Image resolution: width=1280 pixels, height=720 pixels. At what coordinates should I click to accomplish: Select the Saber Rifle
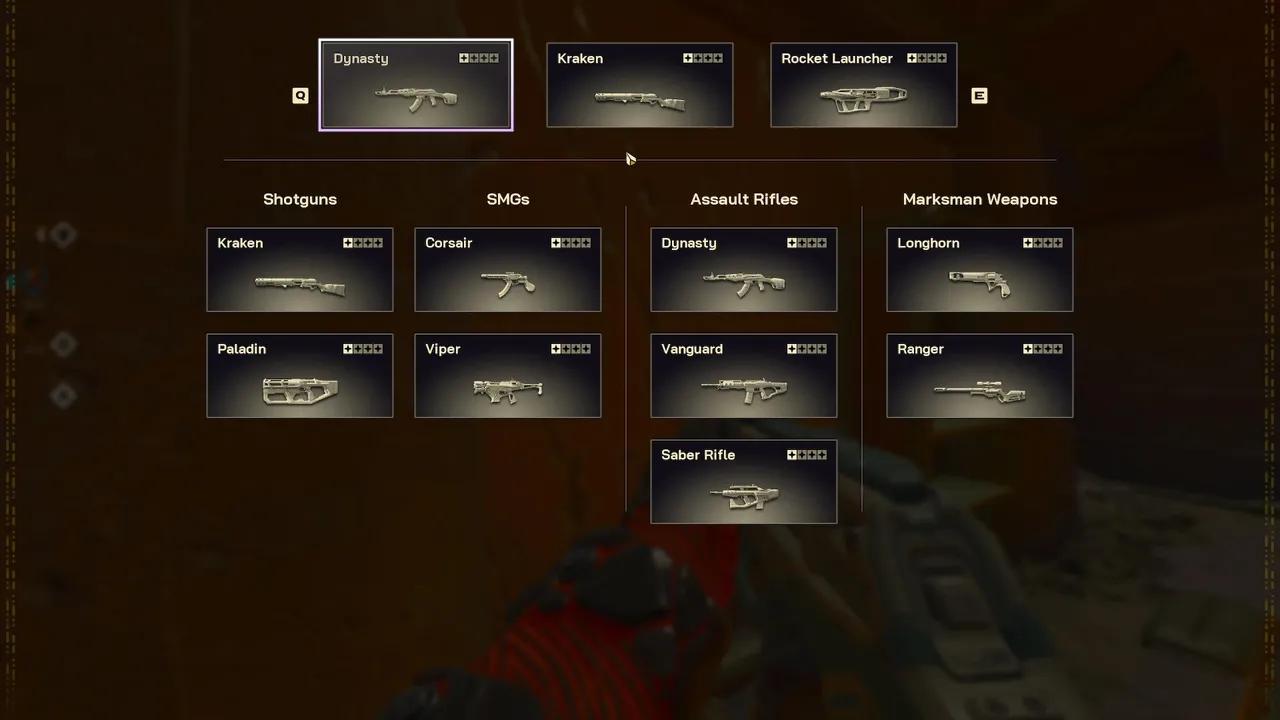tap(744, 482)
